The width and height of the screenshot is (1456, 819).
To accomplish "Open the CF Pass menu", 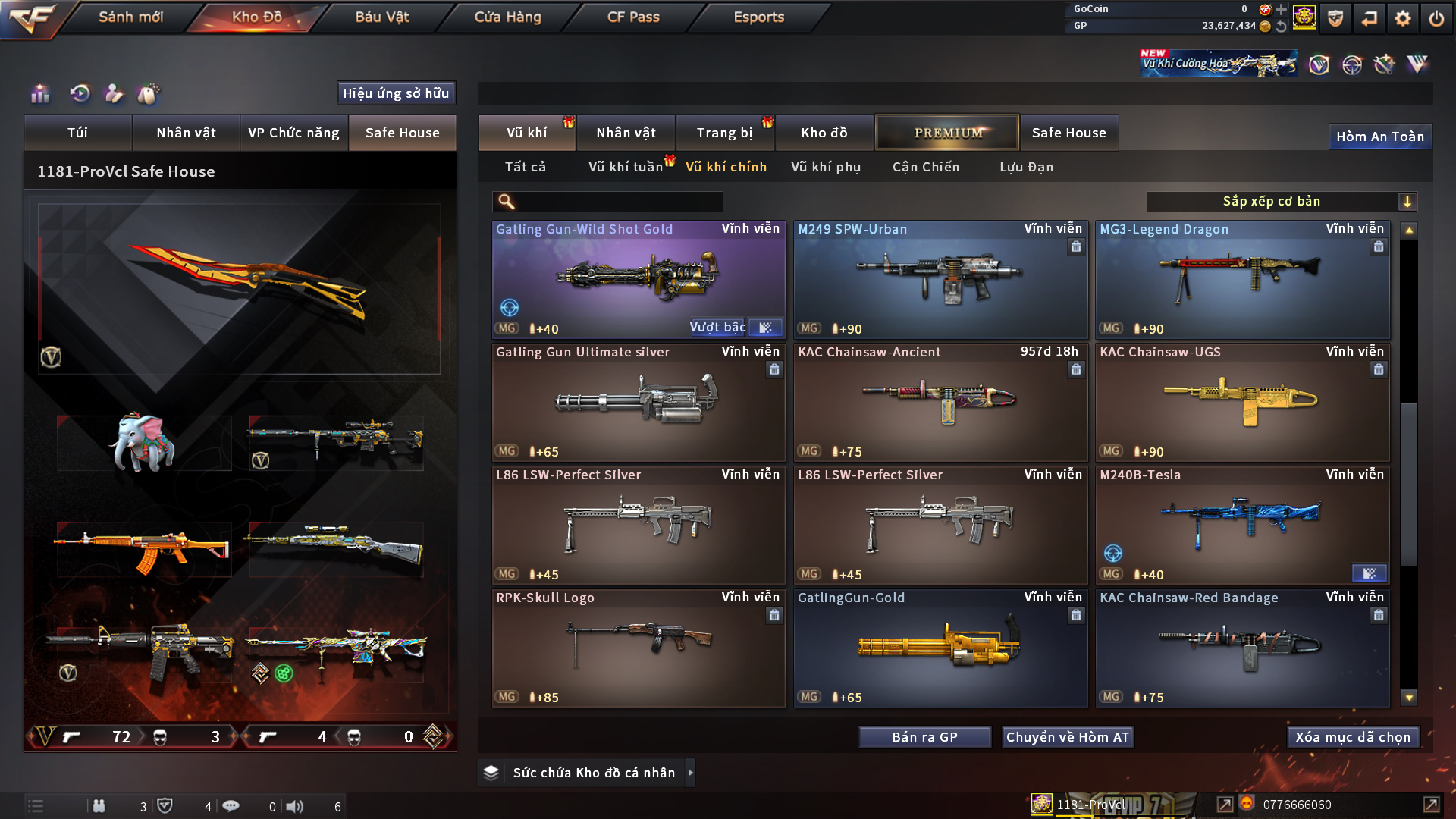I will click(x=633, y=17).
